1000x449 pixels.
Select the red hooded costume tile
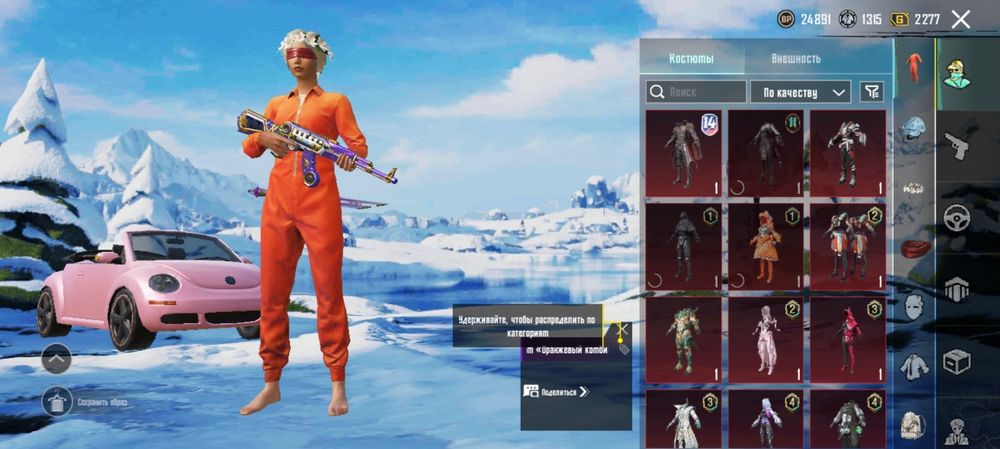pyautogui.click(x=847, y=340)
